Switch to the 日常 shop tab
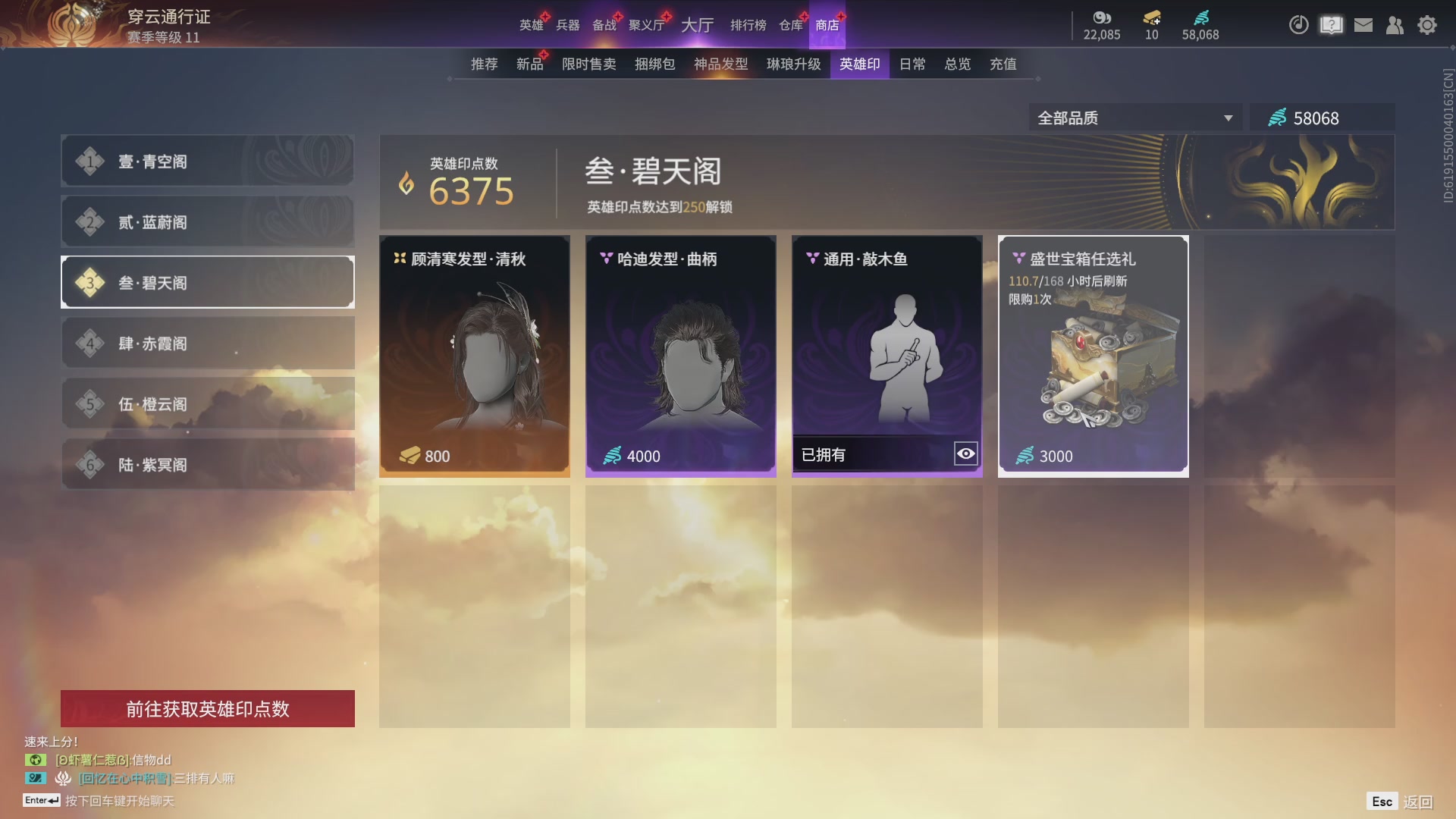The width and height of the screenshot is (1456, 819). (912, 64)
